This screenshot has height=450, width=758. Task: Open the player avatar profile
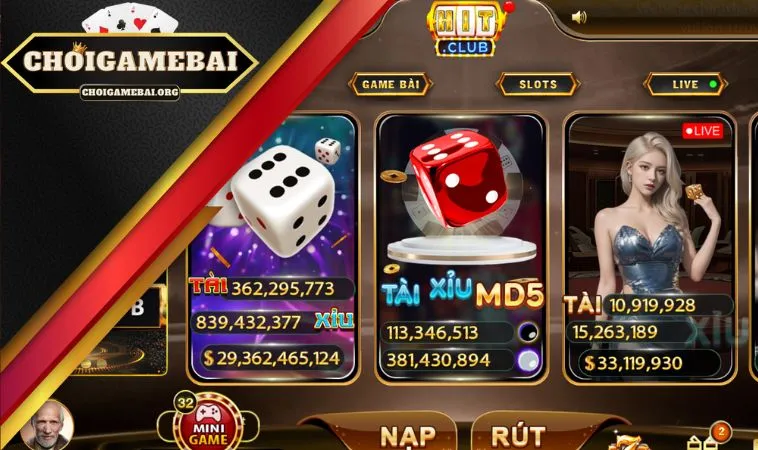tap(46, 427)
